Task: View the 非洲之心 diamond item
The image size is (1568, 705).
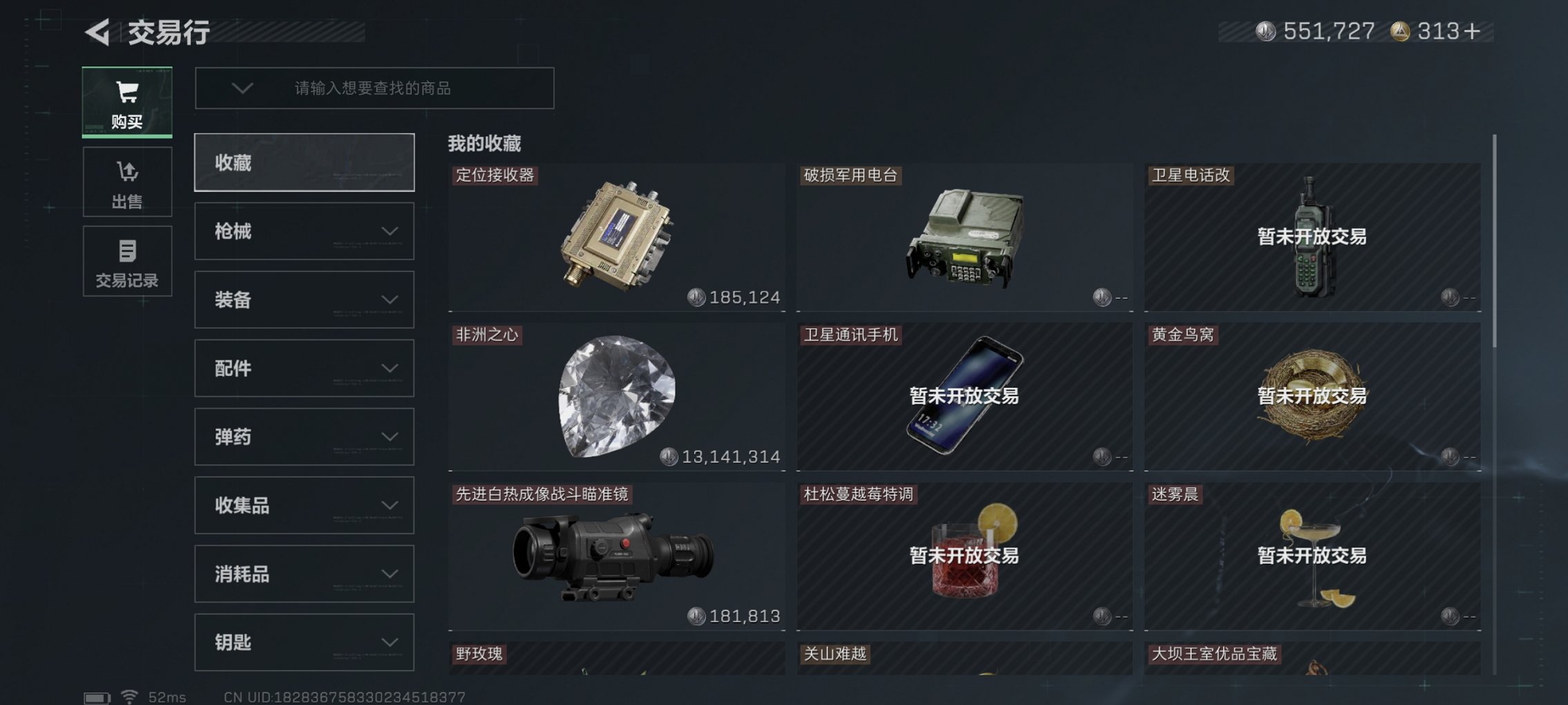Action: pyautogui.click(x=617, y=397)
